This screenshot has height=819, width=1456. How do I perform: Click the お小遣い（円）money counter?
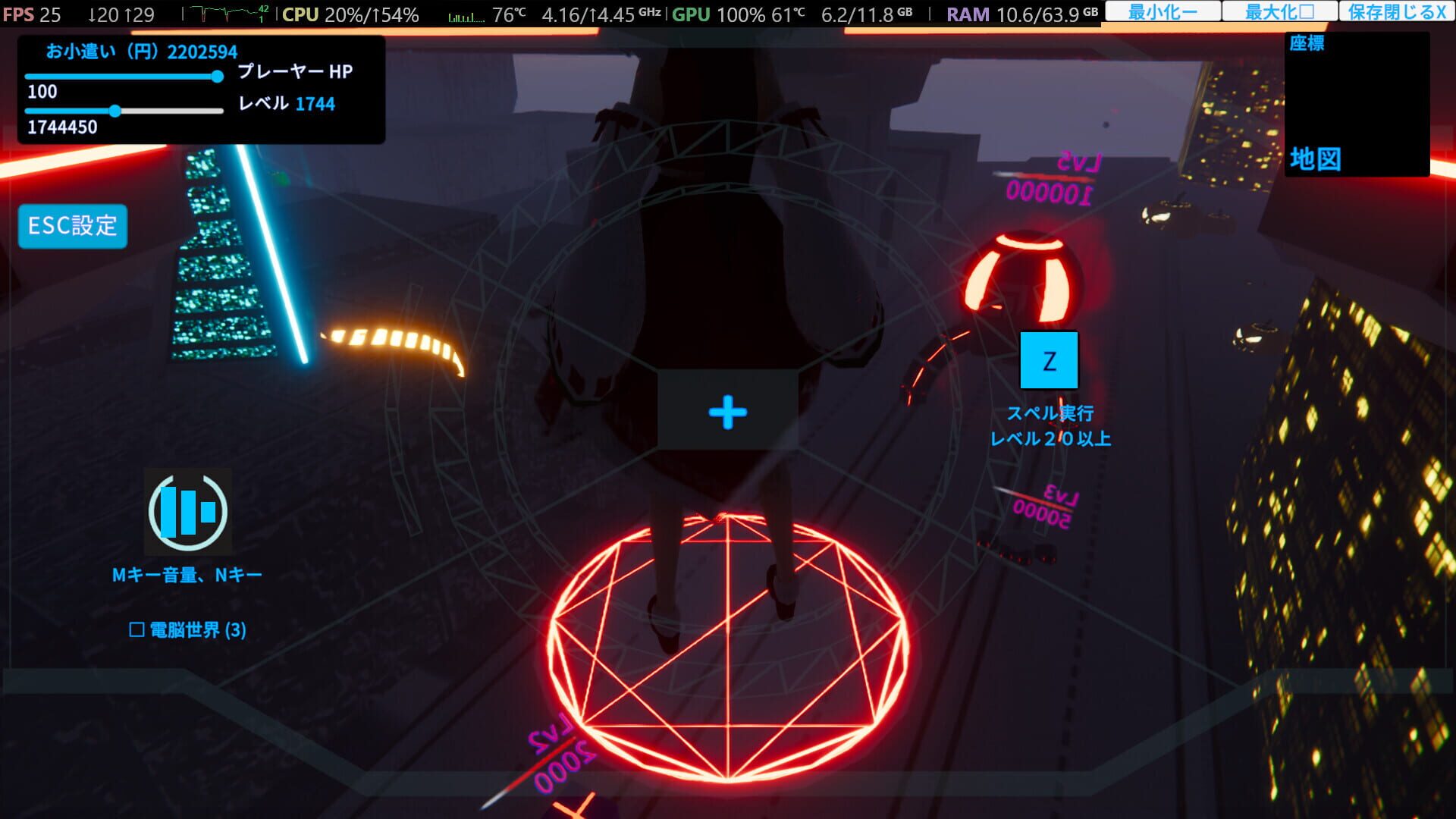[x=142, y=52]
